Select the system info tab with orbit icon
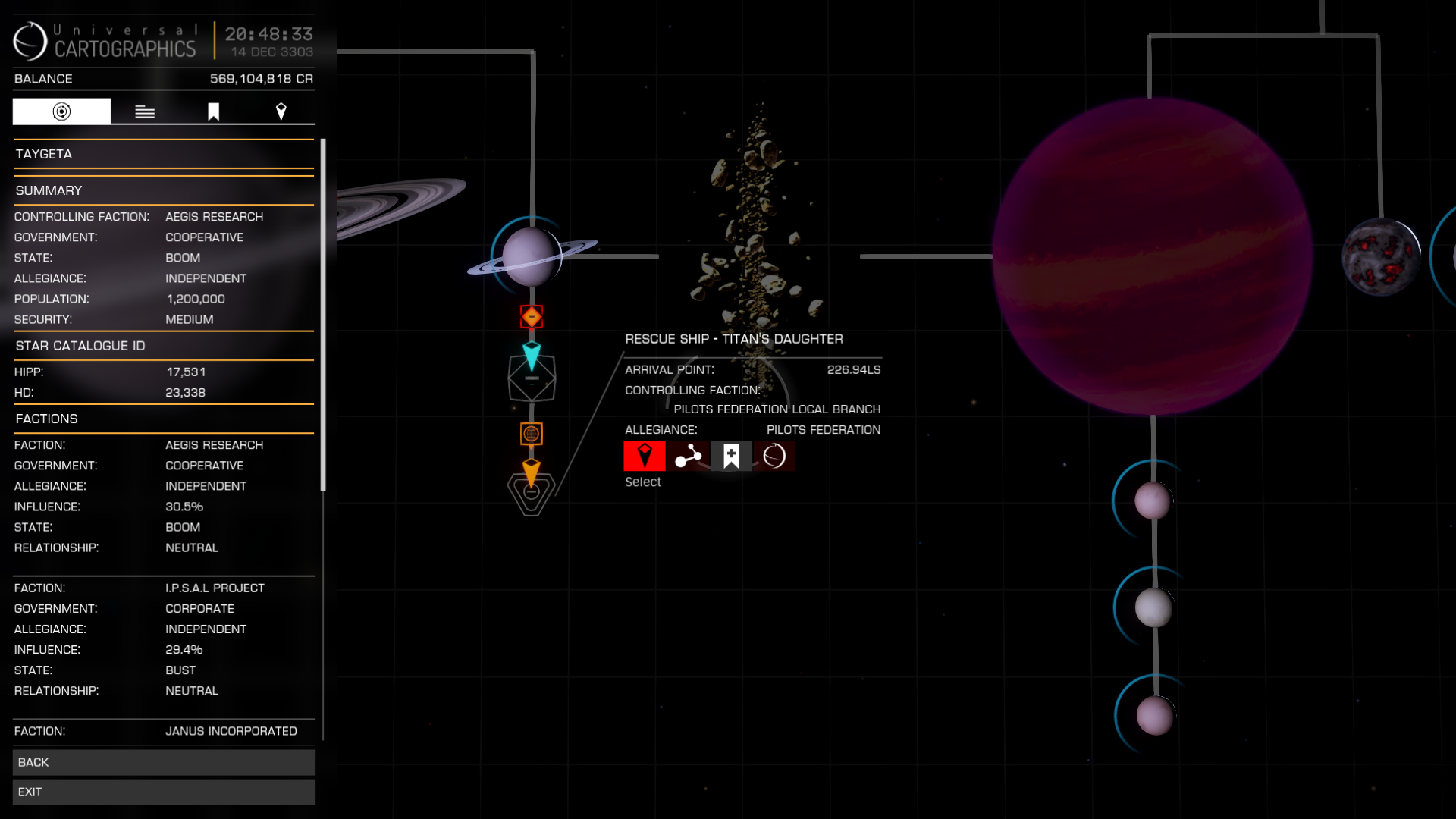Screen dimensions: 1456x819 pos(61,111)
